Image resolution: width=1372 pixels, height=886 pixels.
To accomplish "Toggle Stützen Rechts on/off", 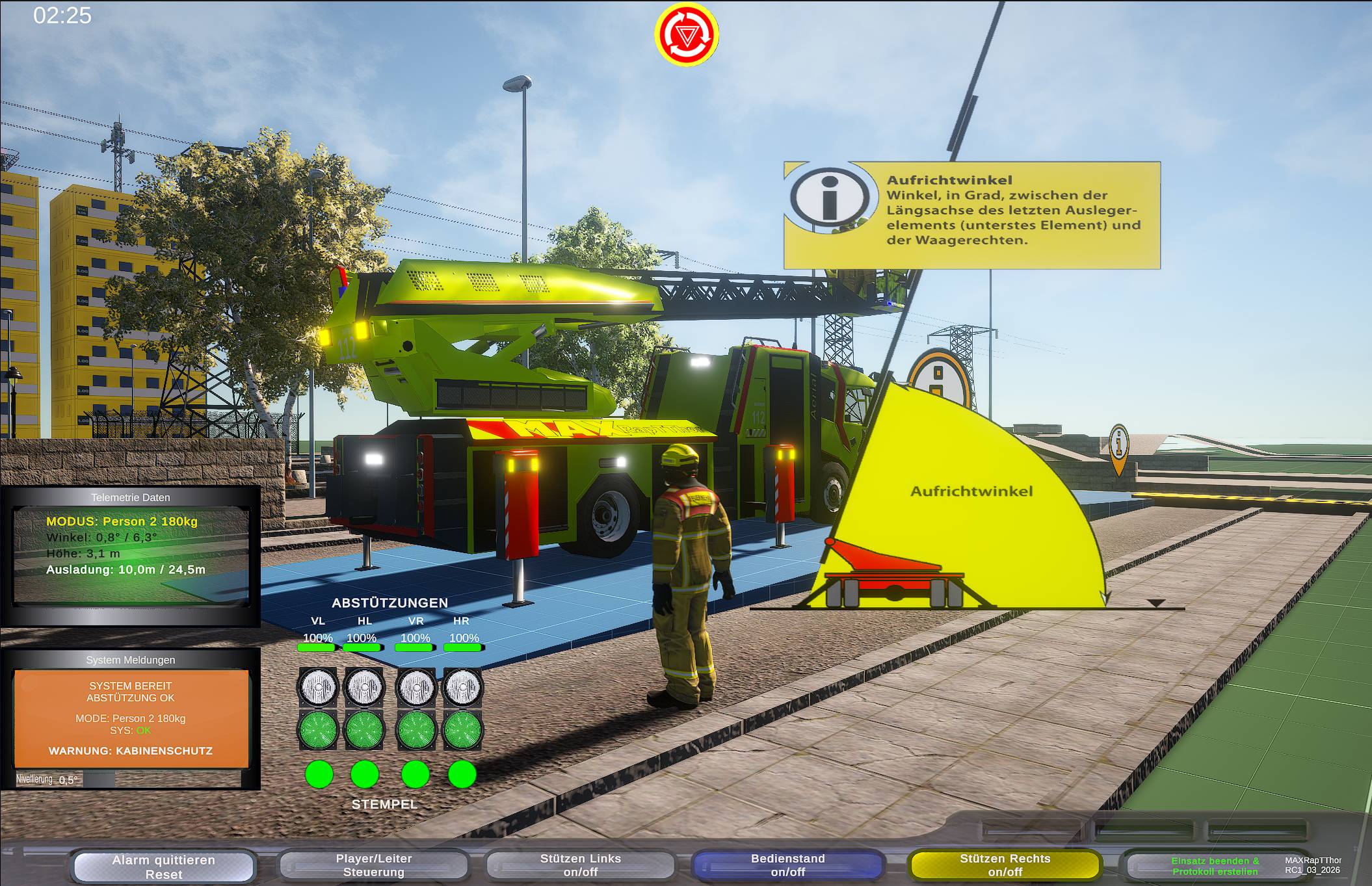I will click(1005, 865).
